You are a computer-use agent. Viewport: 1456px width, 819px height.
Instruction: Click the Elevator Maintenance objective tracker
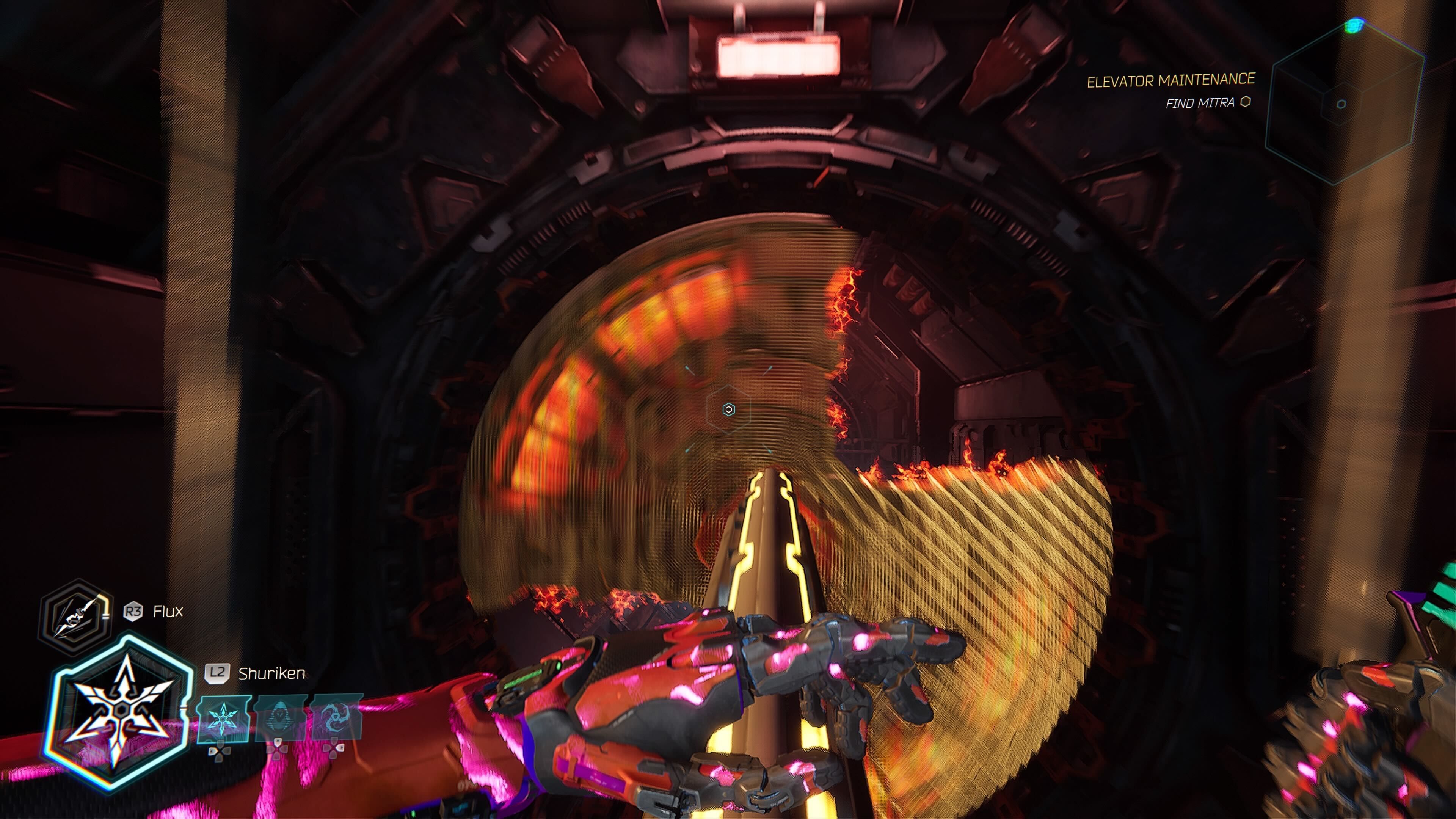[x=1170, y=81]
